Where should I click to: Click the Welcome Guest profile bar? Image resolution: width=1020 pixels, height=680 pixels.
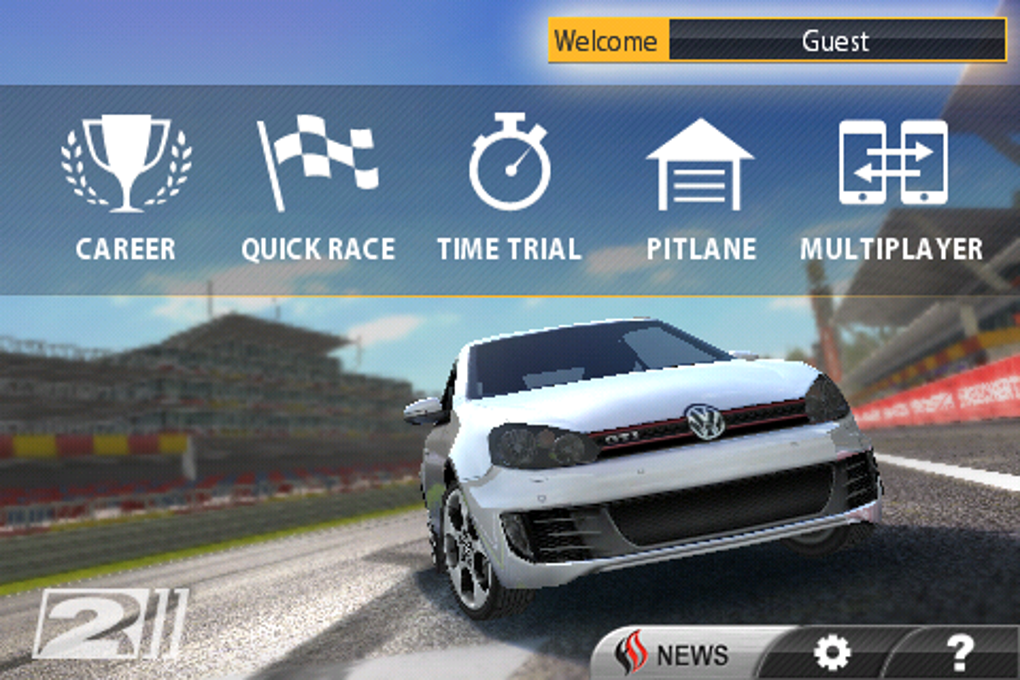click(777, 41)
